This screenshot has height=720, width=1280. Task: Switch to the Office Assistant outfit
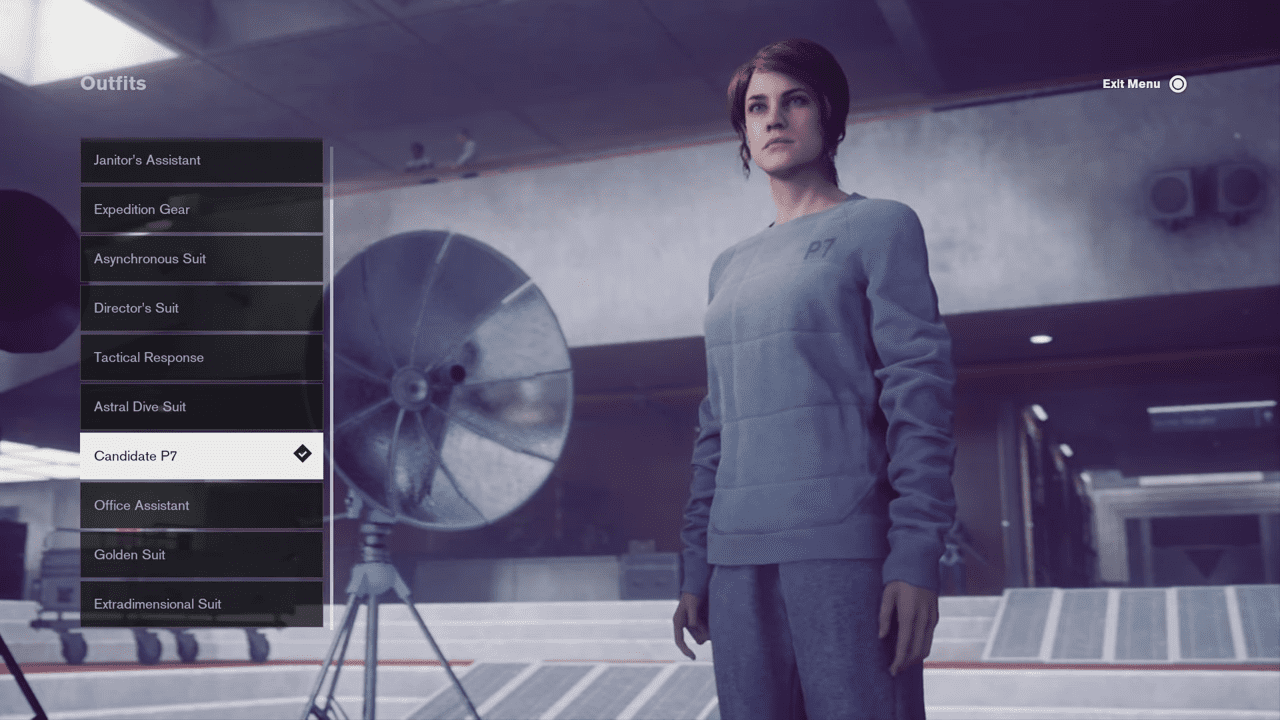[x=201, y=505]
